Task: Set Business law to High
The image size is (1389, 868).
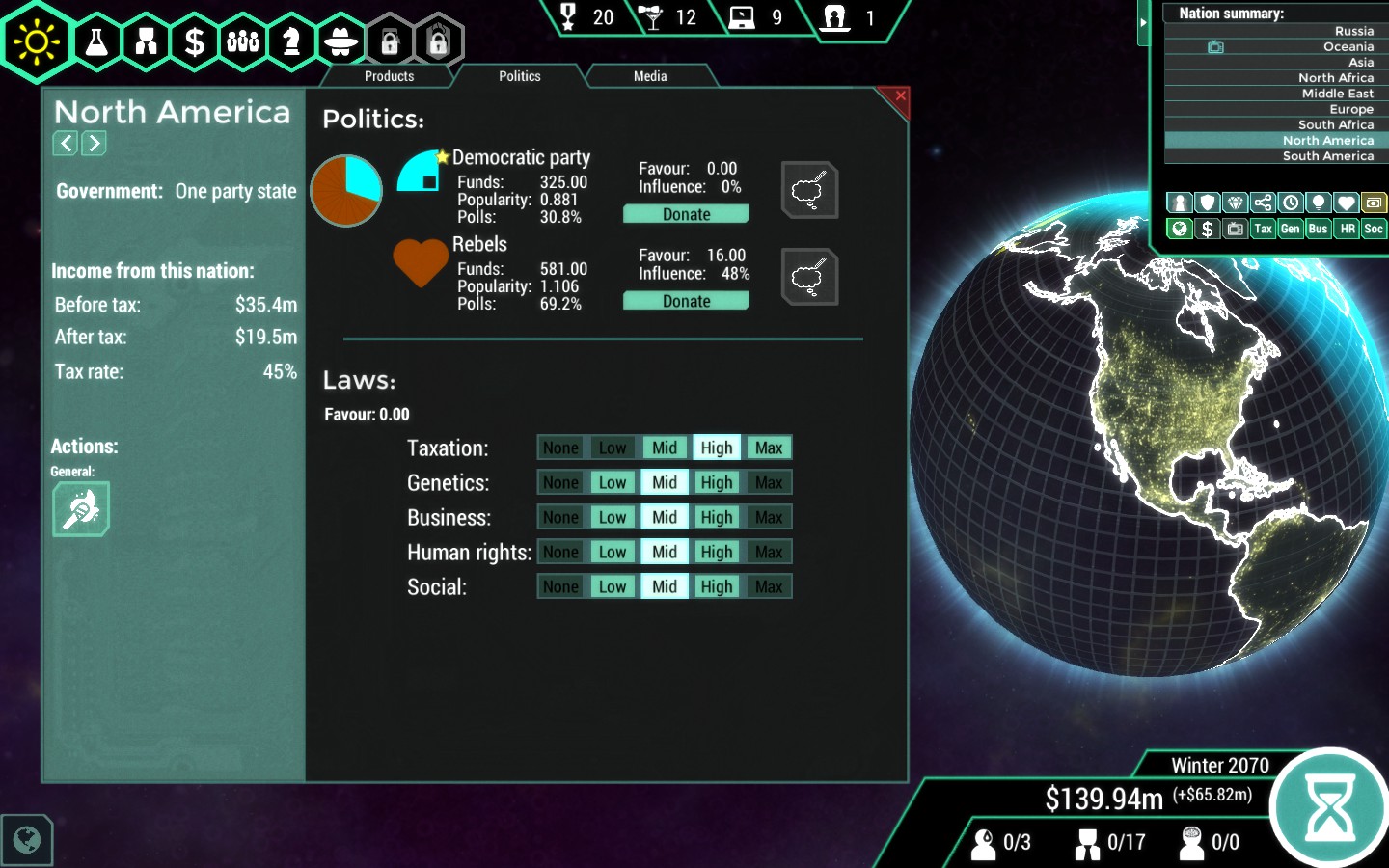Action: click(717, 517)
